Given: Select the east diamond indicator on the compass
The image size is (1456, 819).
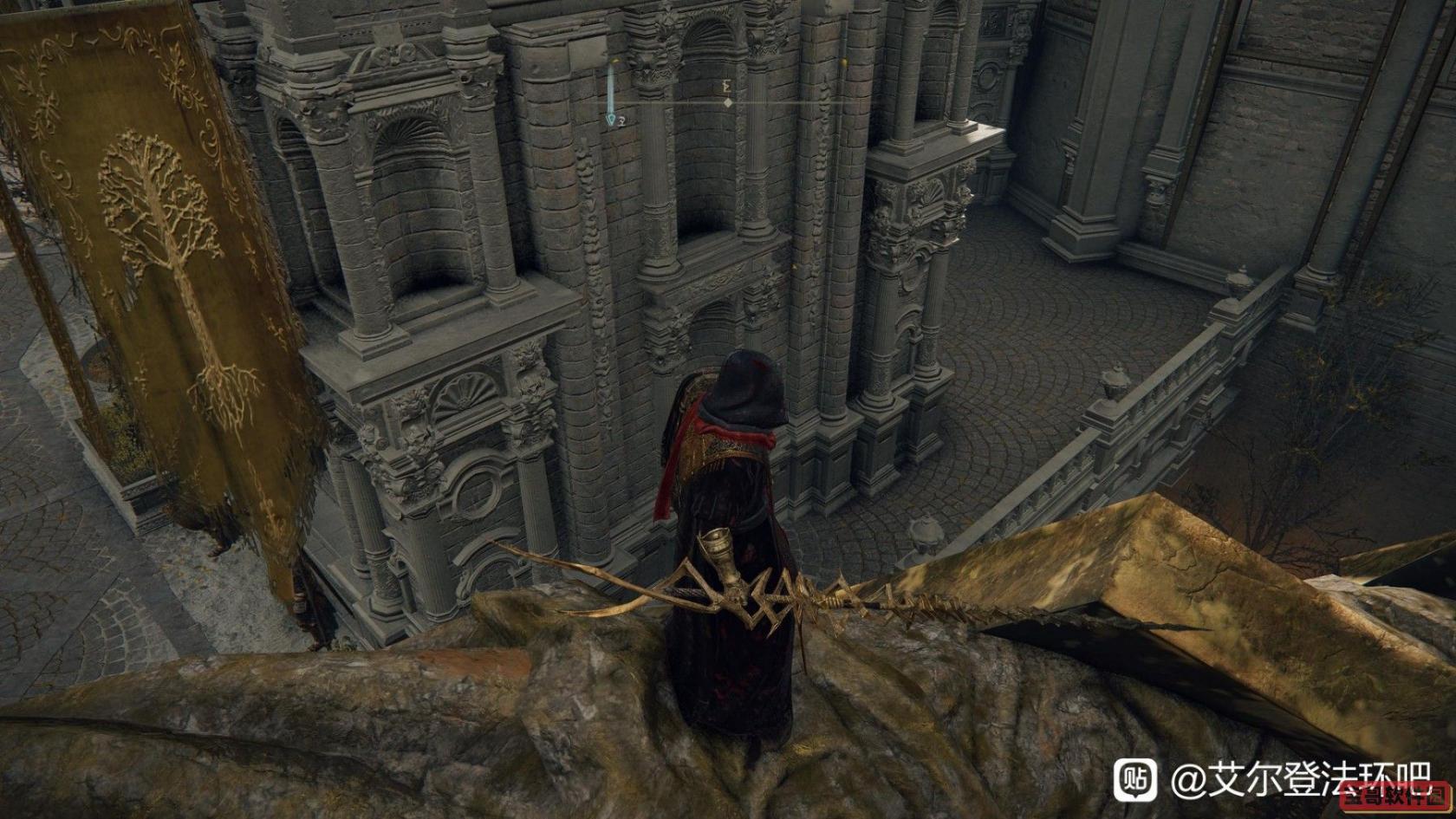Looking at the screenshot, I should [728, 102].
